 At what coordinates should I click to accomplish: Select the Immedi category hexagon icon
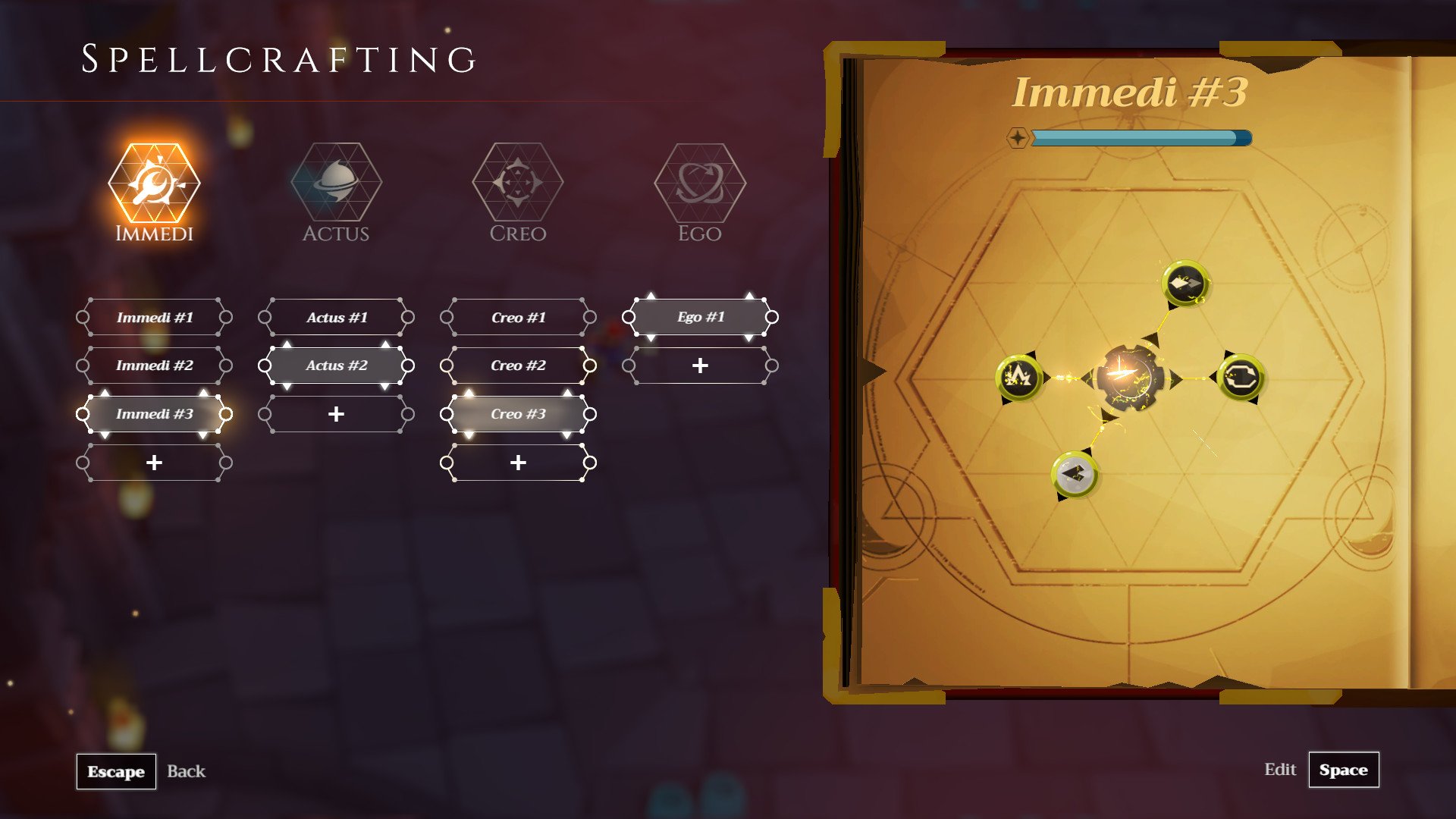coord(155,186)
